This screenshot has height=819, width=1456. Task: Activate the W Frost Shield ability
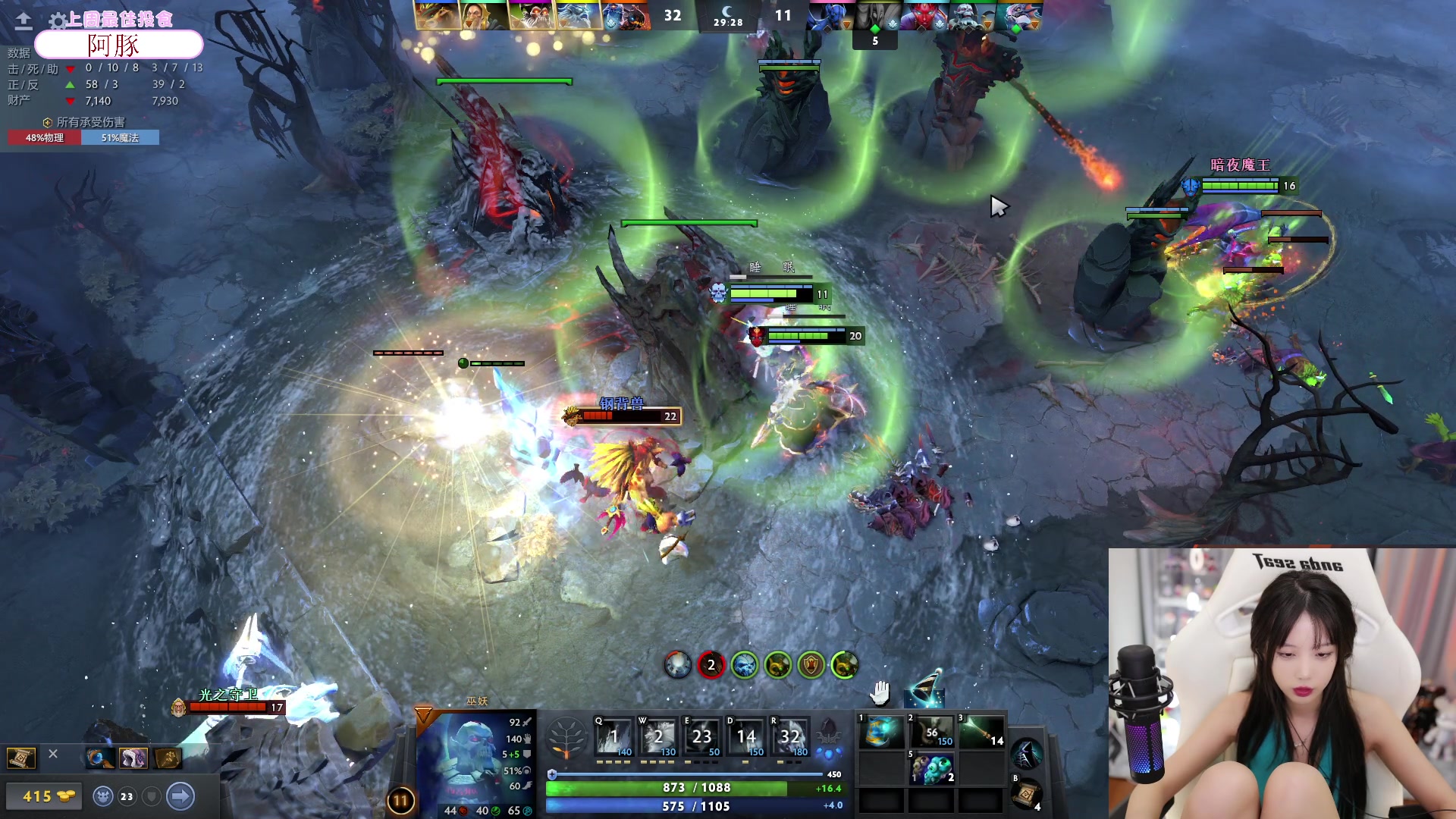(657, 736)
